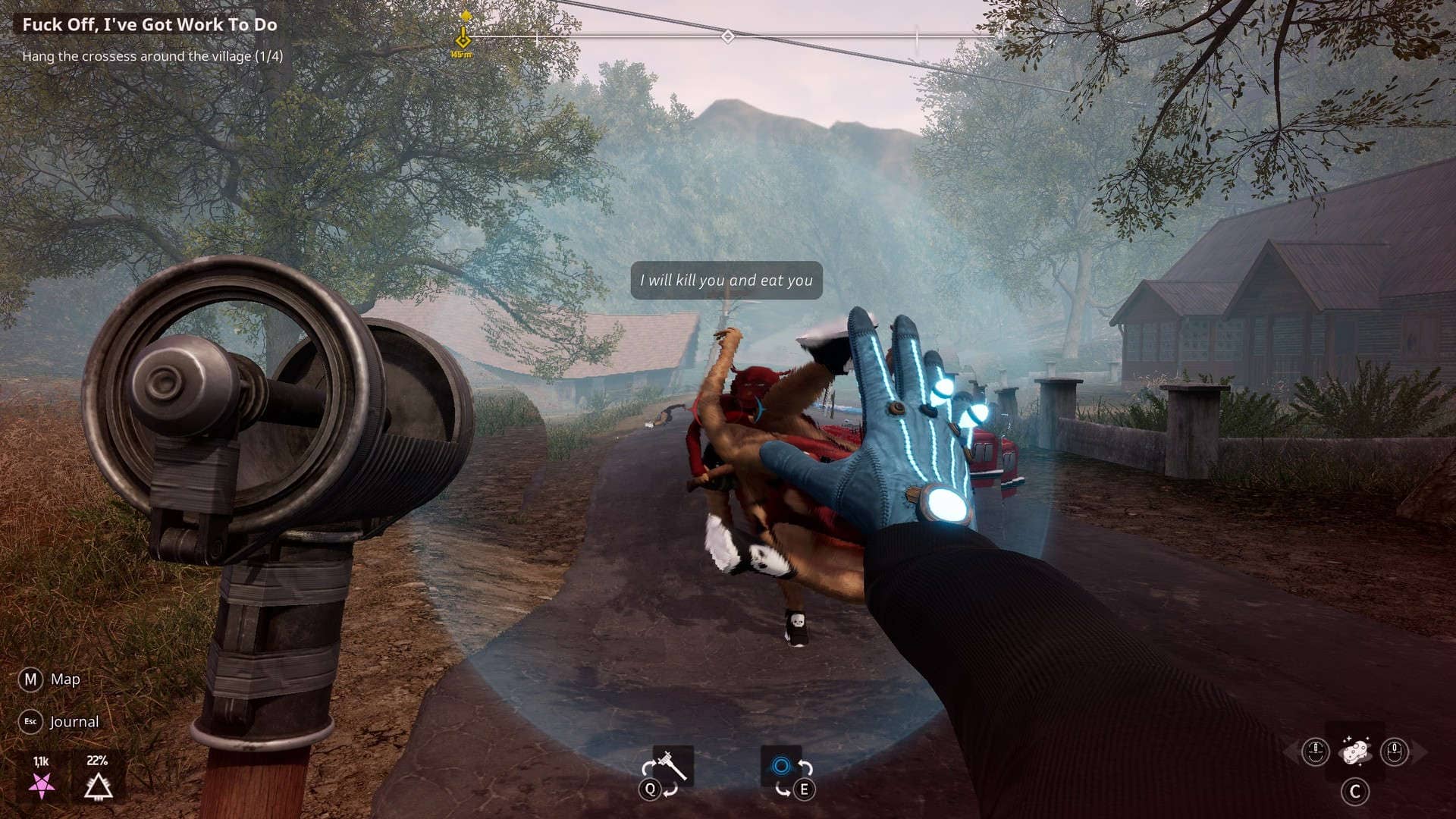Click the quest title in the objective tracker
Viewport: 1456px width, 819px height.
tap(149, 24)
